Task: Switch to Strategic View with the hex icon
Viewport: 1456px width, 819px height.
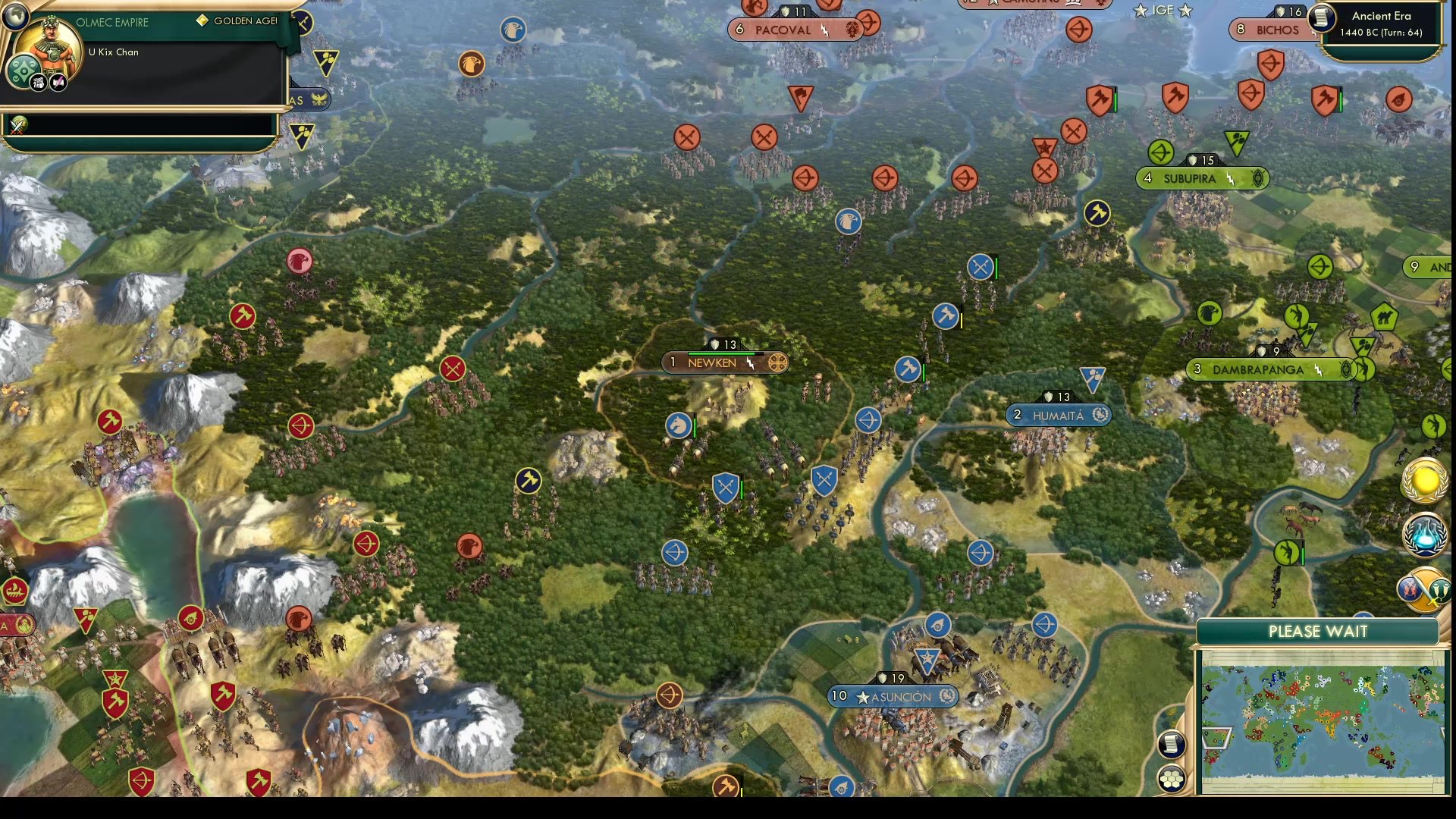Action: click(x=1172, y=777)
